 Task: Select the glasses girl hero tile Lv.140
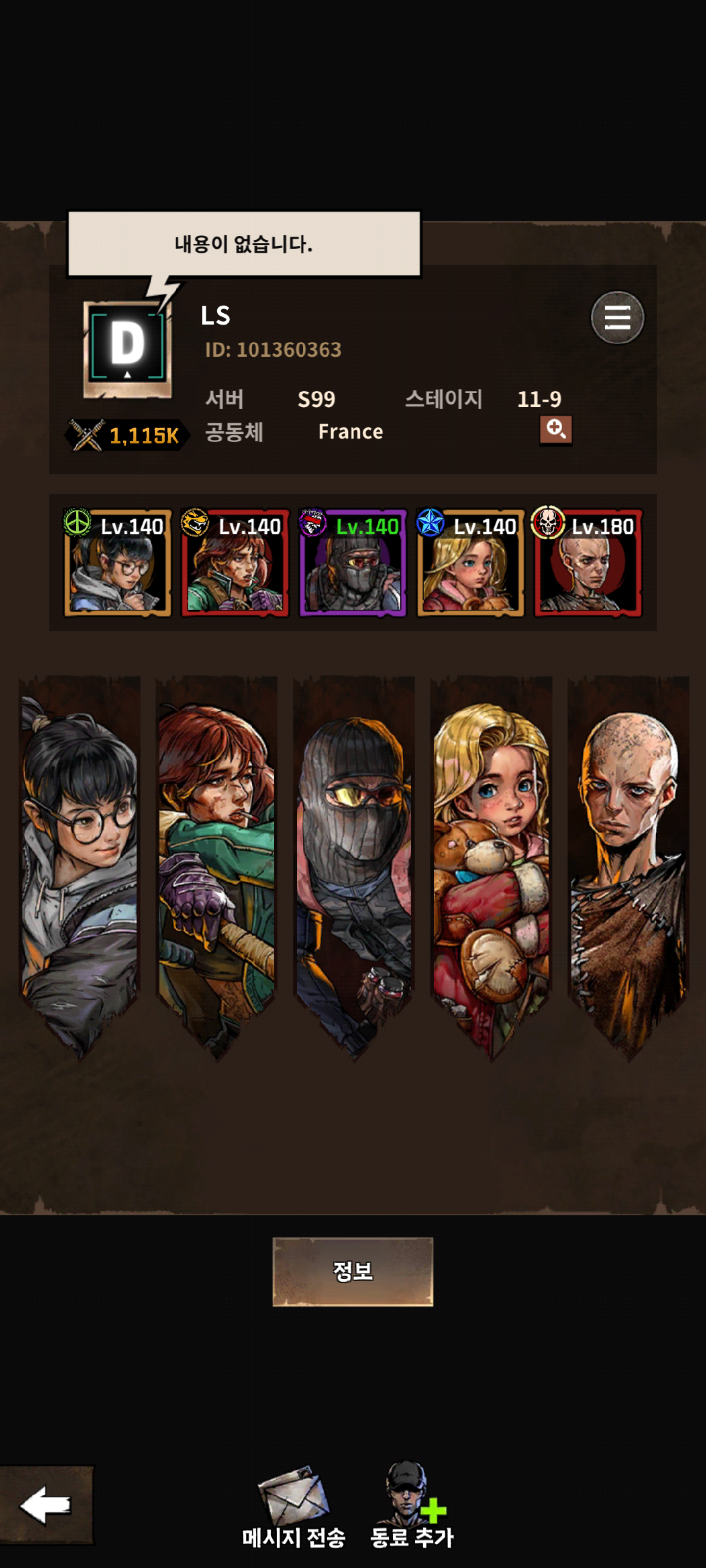118,563
